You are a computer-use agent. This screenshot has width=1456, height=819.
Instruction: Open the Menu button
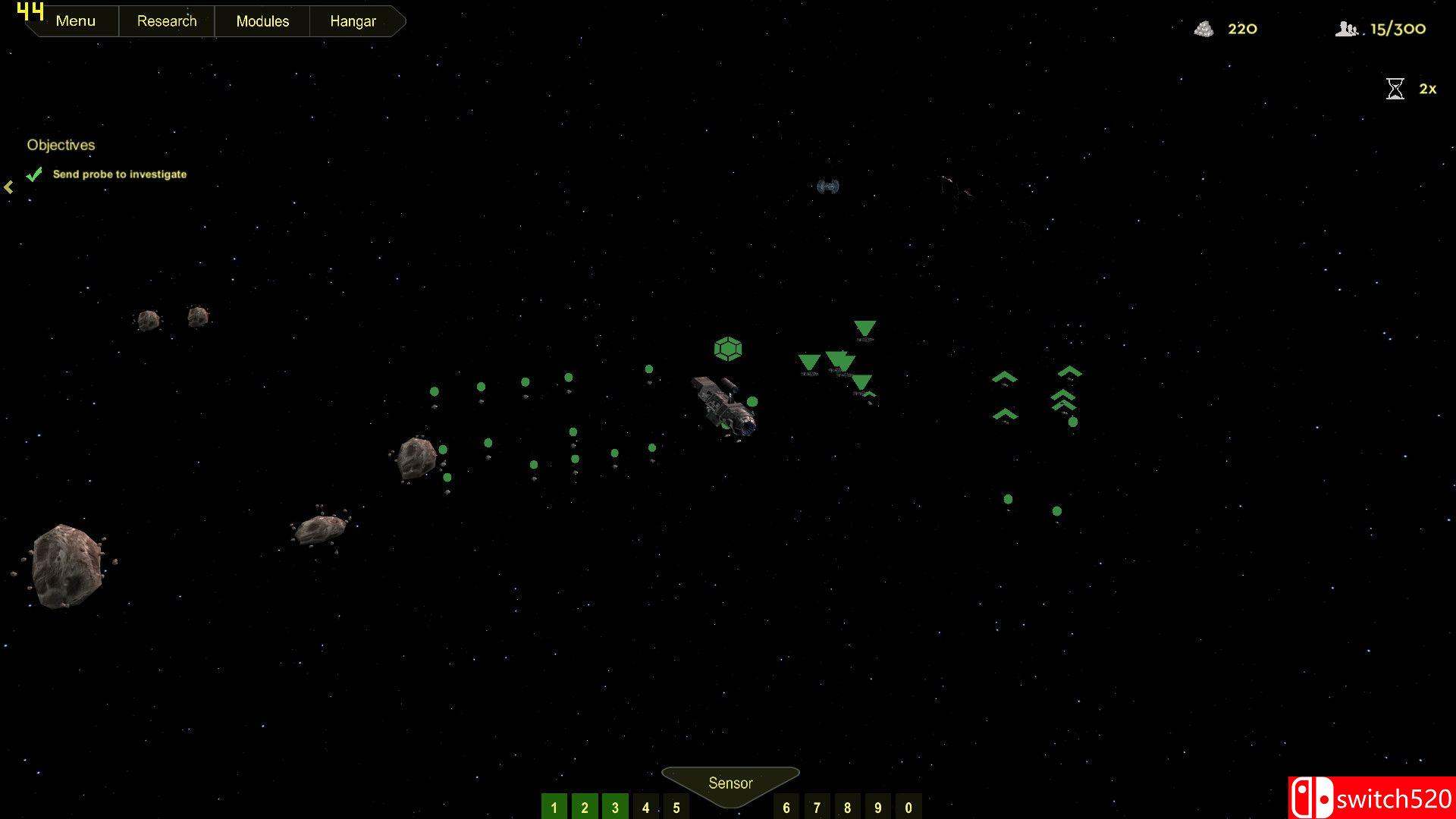click(x=75, y=21)
